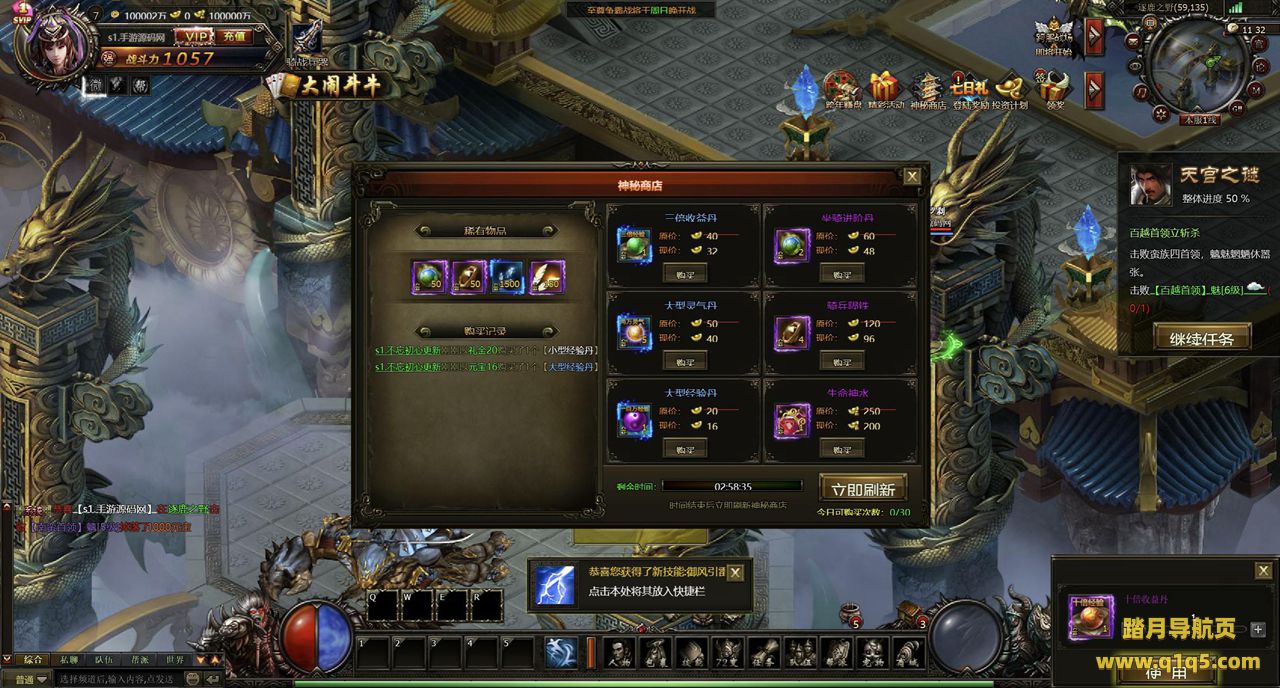Buy the 大型经验丹 item
Screen dimensions: 1280x688
(x=685, y=449)
